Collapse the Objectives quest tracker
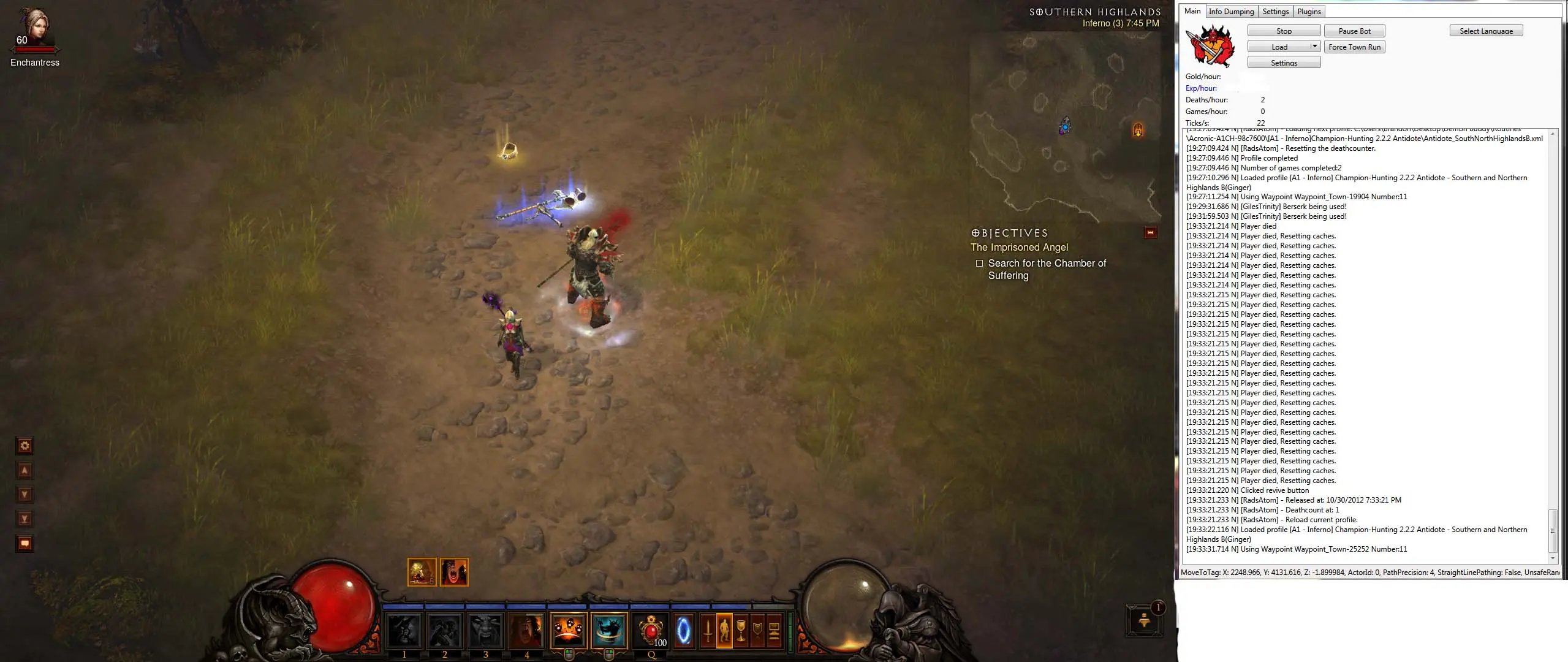 pyautogui.click(x=1150, y=232)
